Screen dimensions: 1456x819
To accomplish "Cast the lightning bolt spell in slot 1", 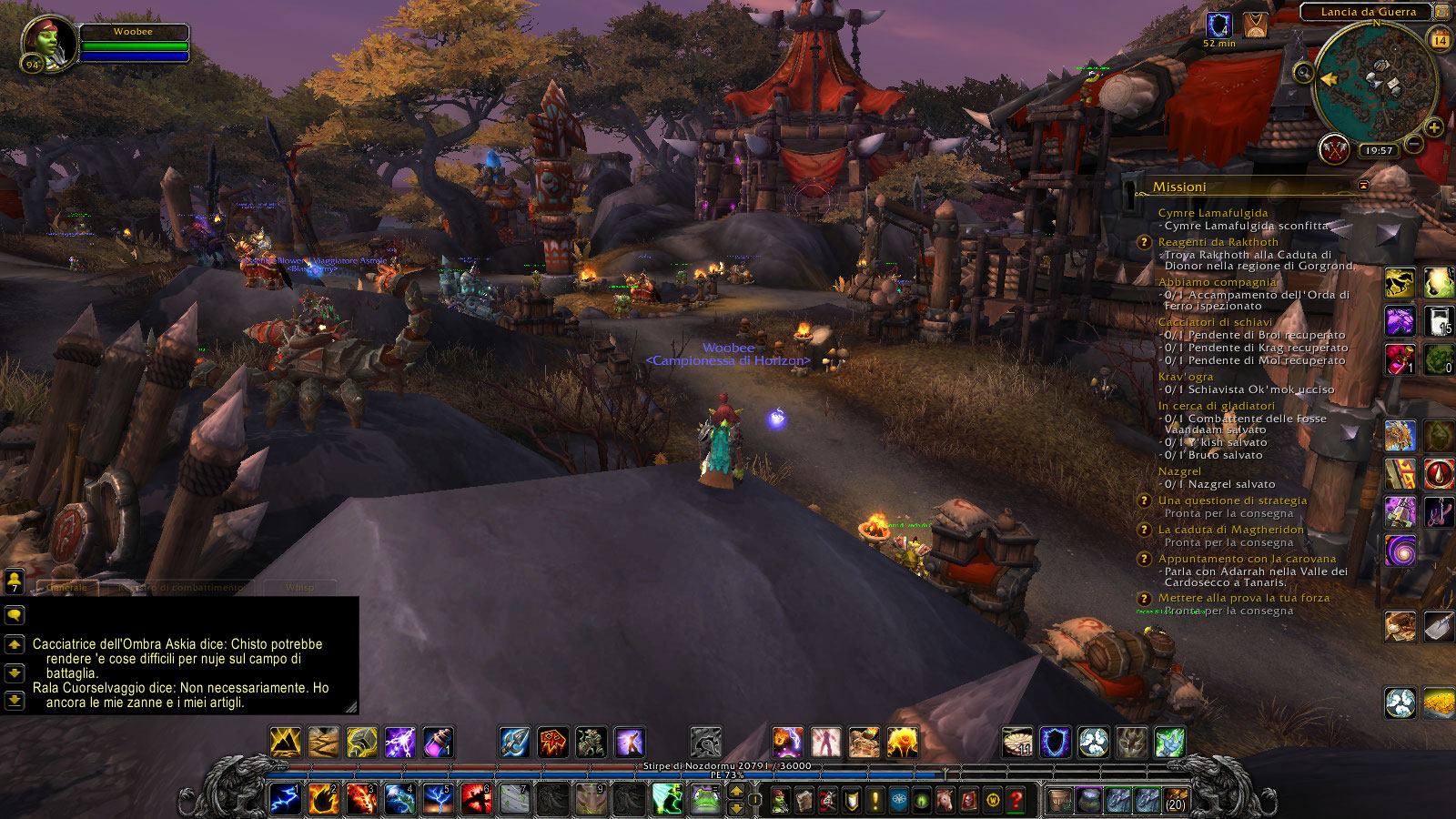I will 285,799.
